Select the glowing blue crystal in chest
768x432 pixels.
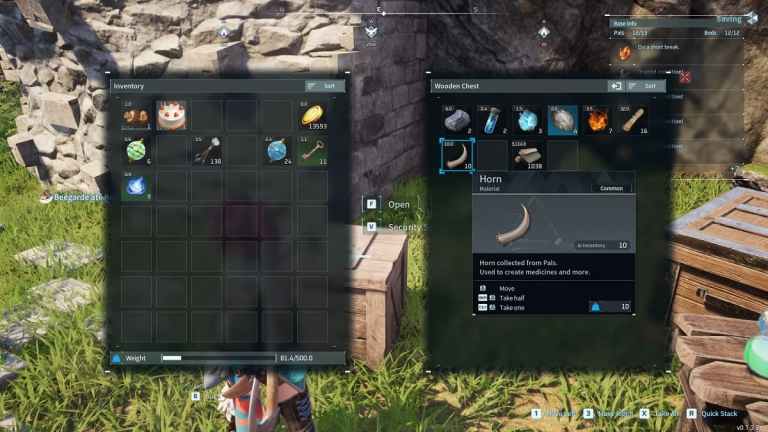pyautogui.click(x=527, y=120)
